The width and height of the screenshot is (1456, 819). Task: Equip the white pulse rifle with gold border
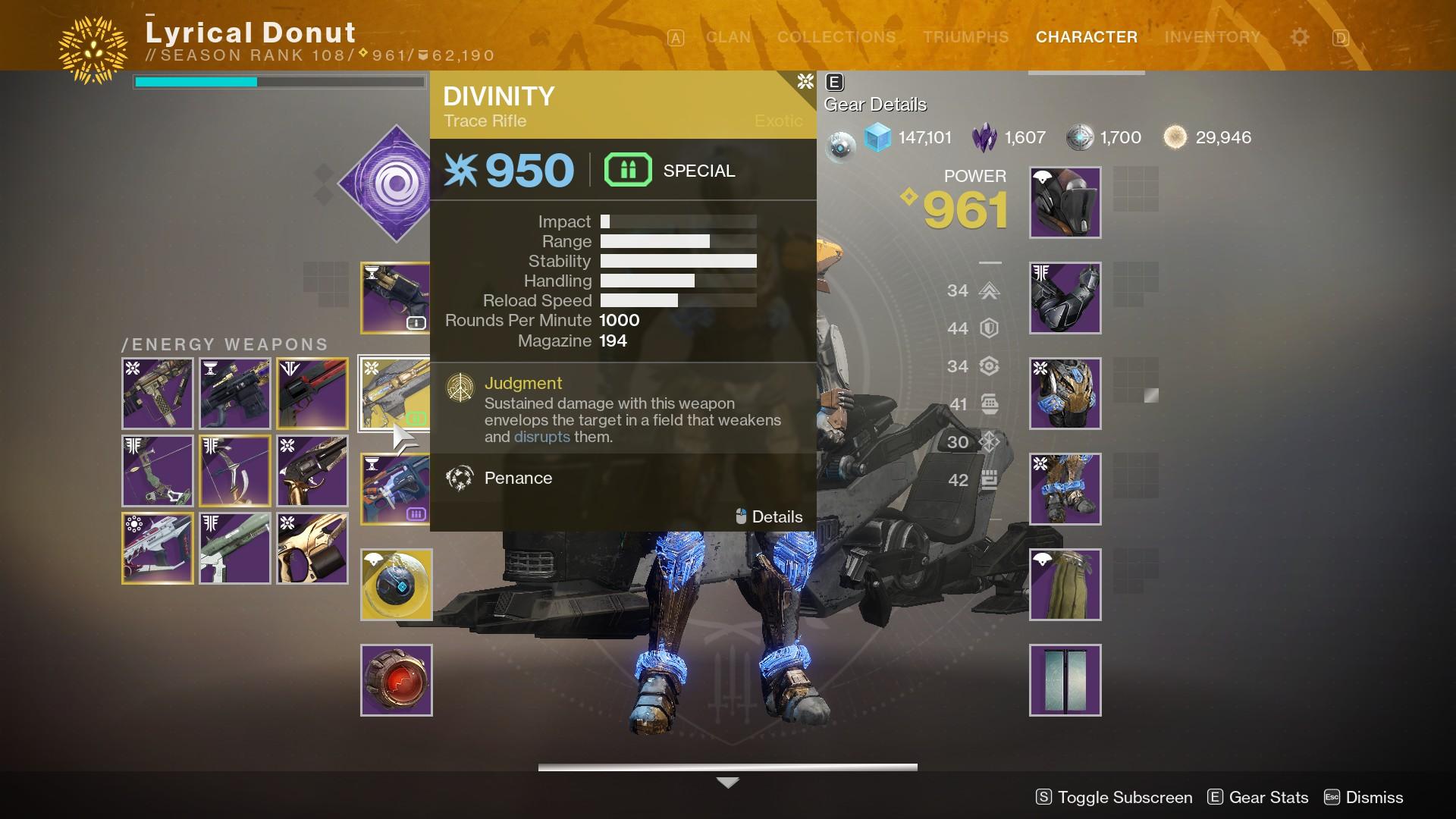click(x=158, y=548)
